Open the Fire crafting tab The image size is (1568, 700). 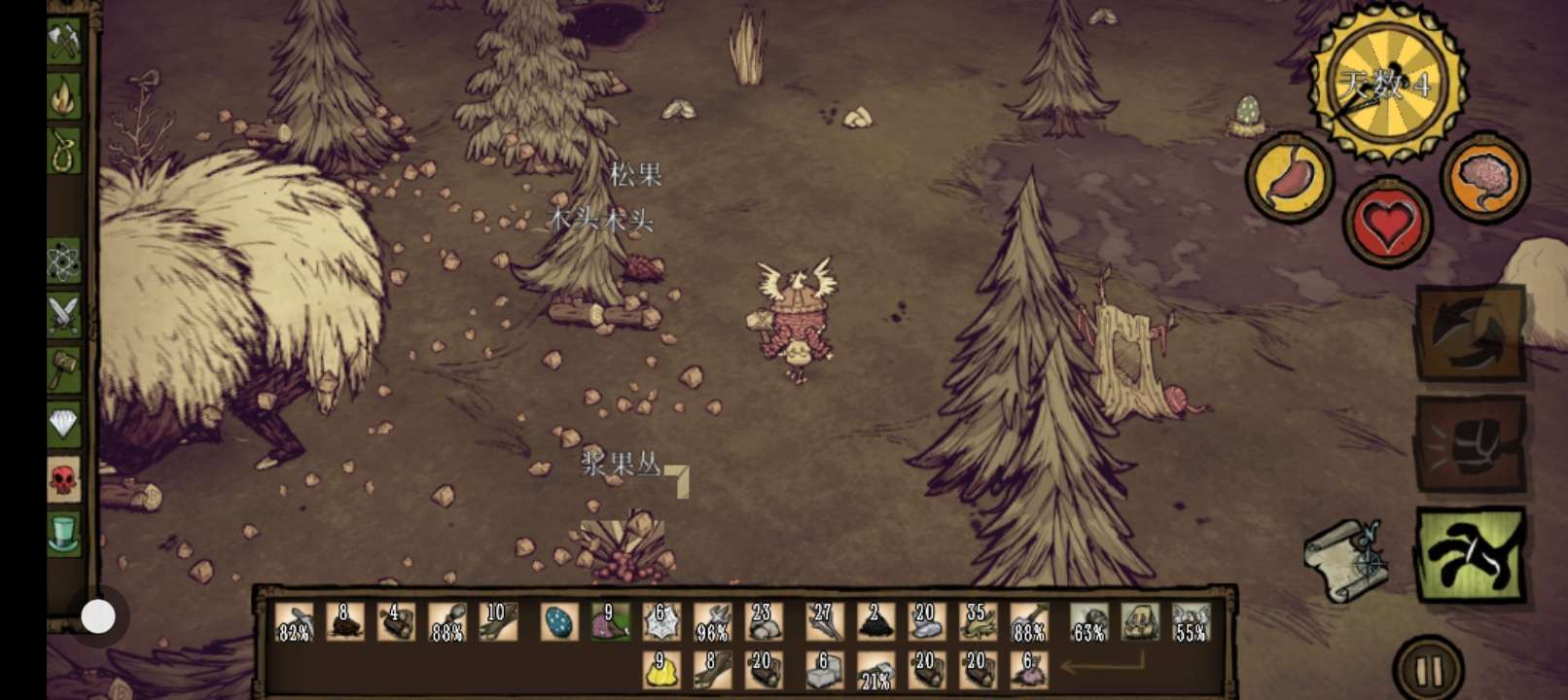point(65,96)
